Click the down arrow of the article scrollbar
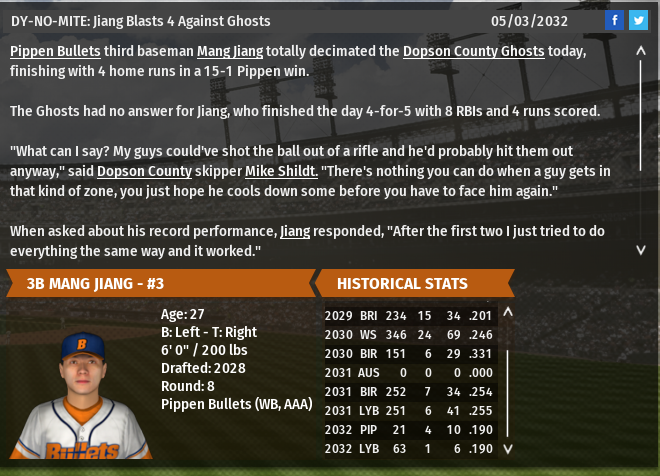This screenshot has width=660, height=476. click(x=641, y=249)
